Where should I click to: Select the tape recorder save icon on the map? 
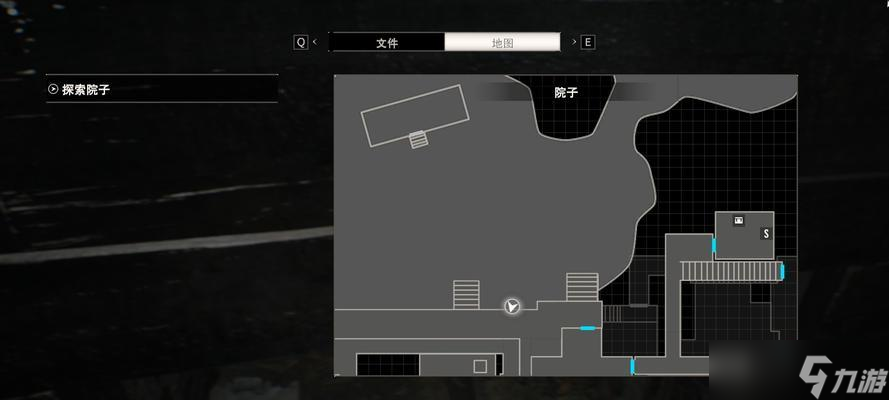point(739,220)
